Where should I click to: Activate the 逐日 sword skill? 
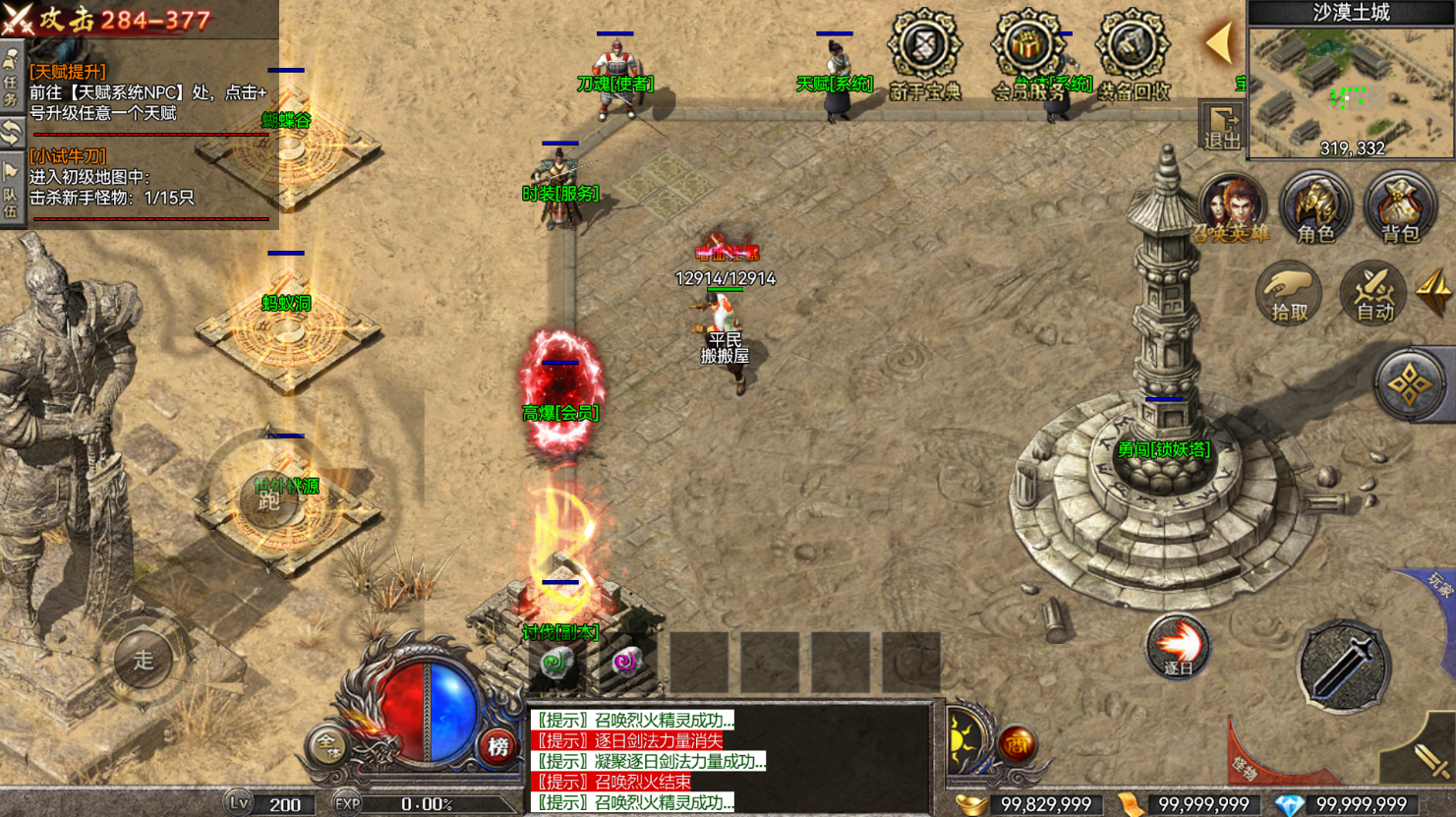(1177, 647)
